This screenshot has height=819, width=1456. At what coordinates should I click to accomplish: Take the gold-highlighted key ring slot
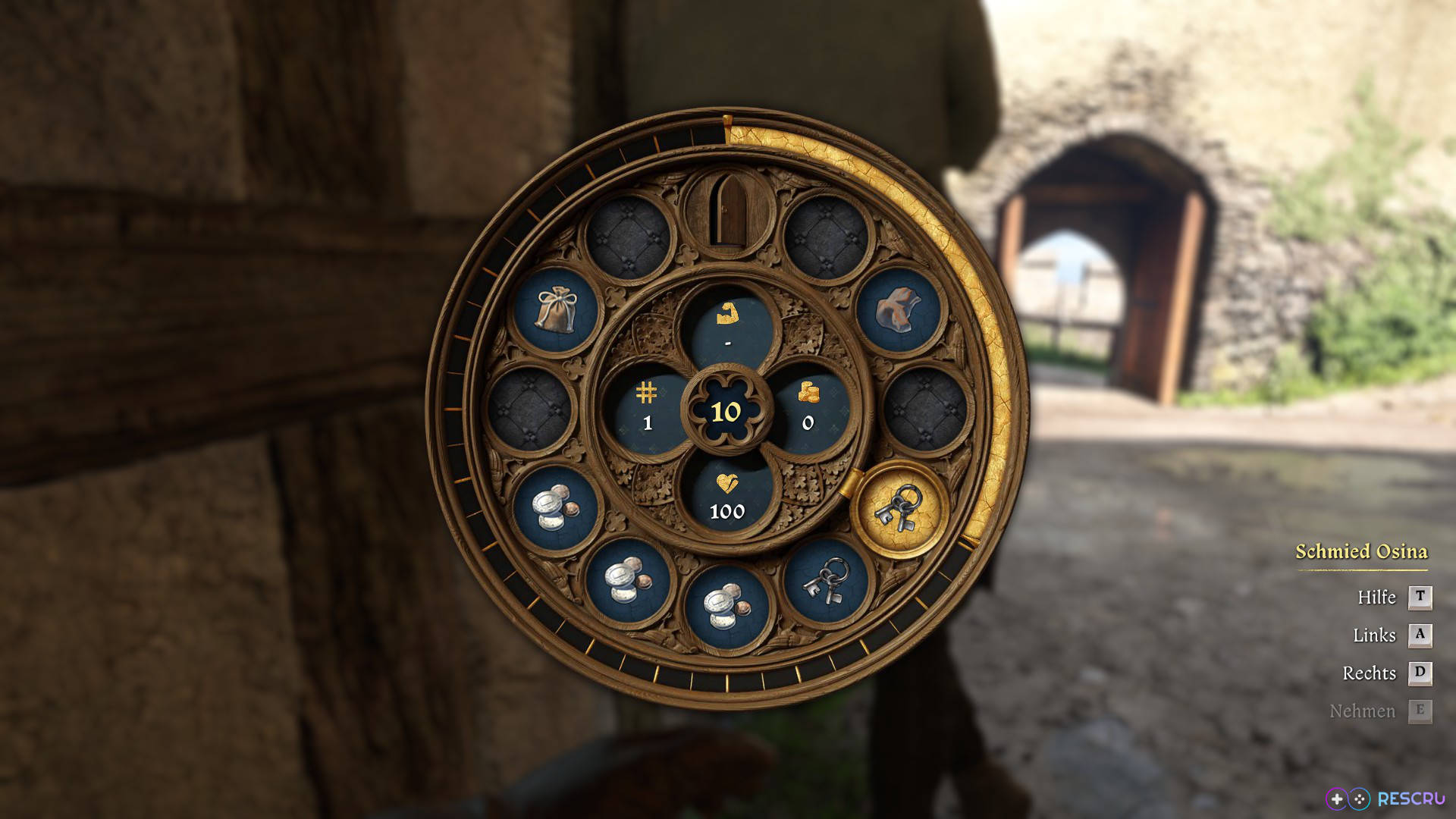899,509
